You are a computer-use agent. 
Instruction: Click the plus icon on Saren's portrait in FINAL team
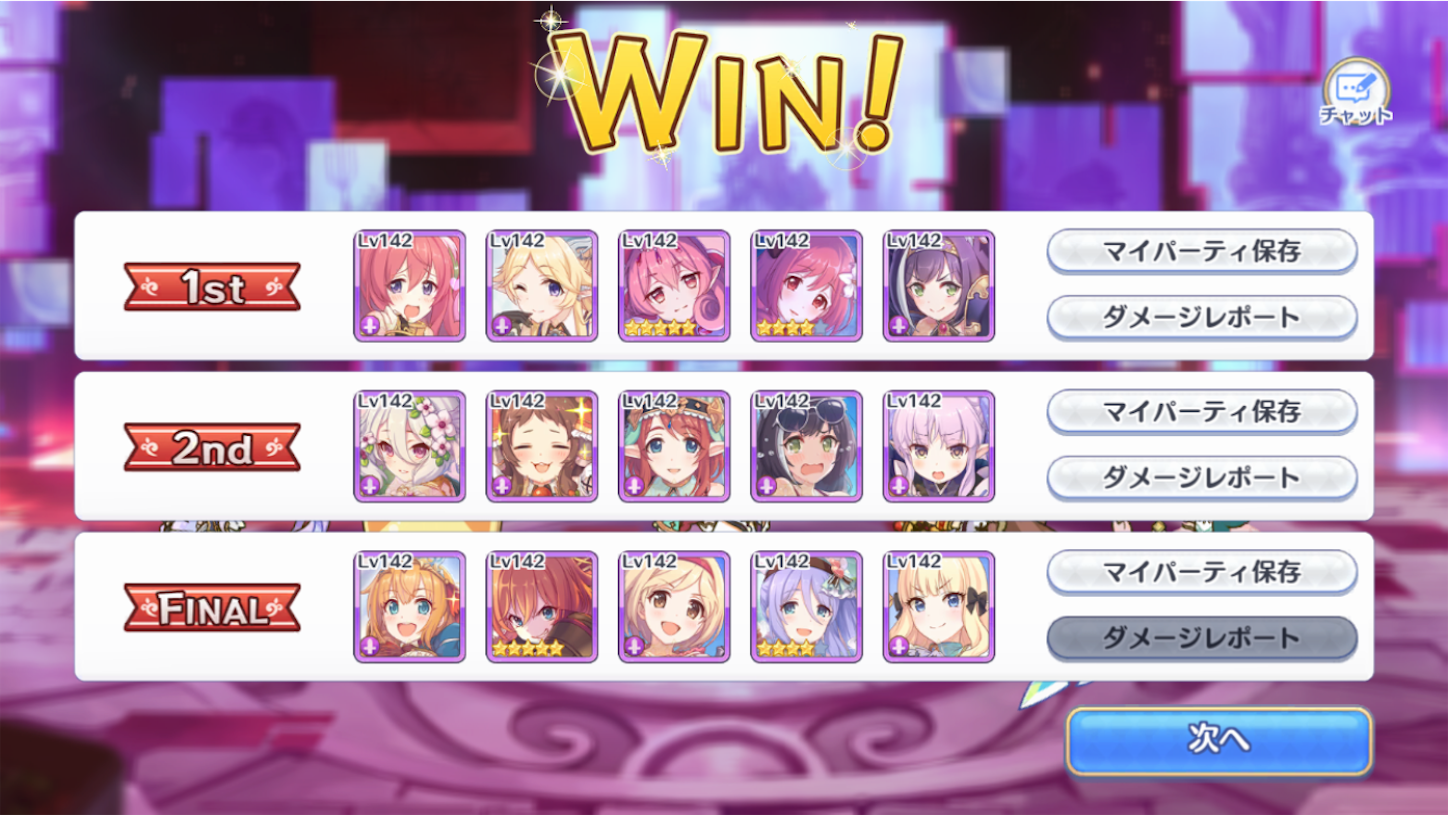pos(900,645)
